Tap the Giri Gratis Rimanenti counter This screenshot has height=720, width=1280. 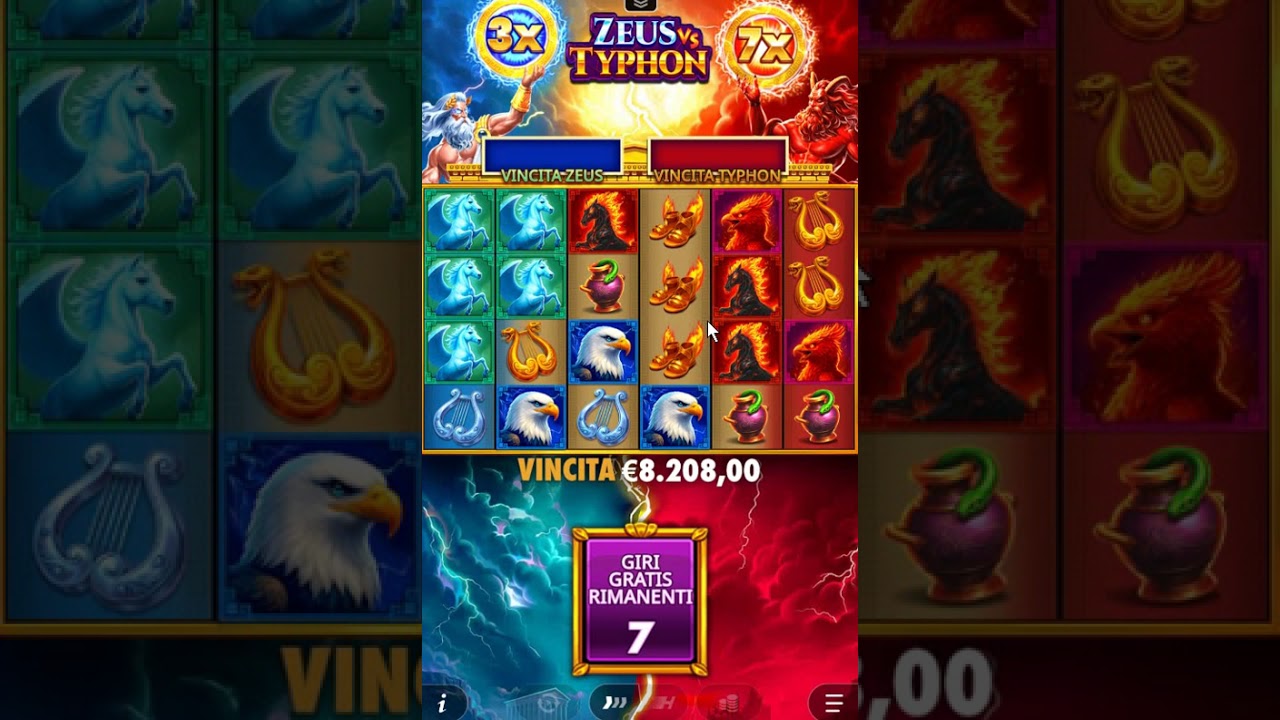click(x=640, y=600)
